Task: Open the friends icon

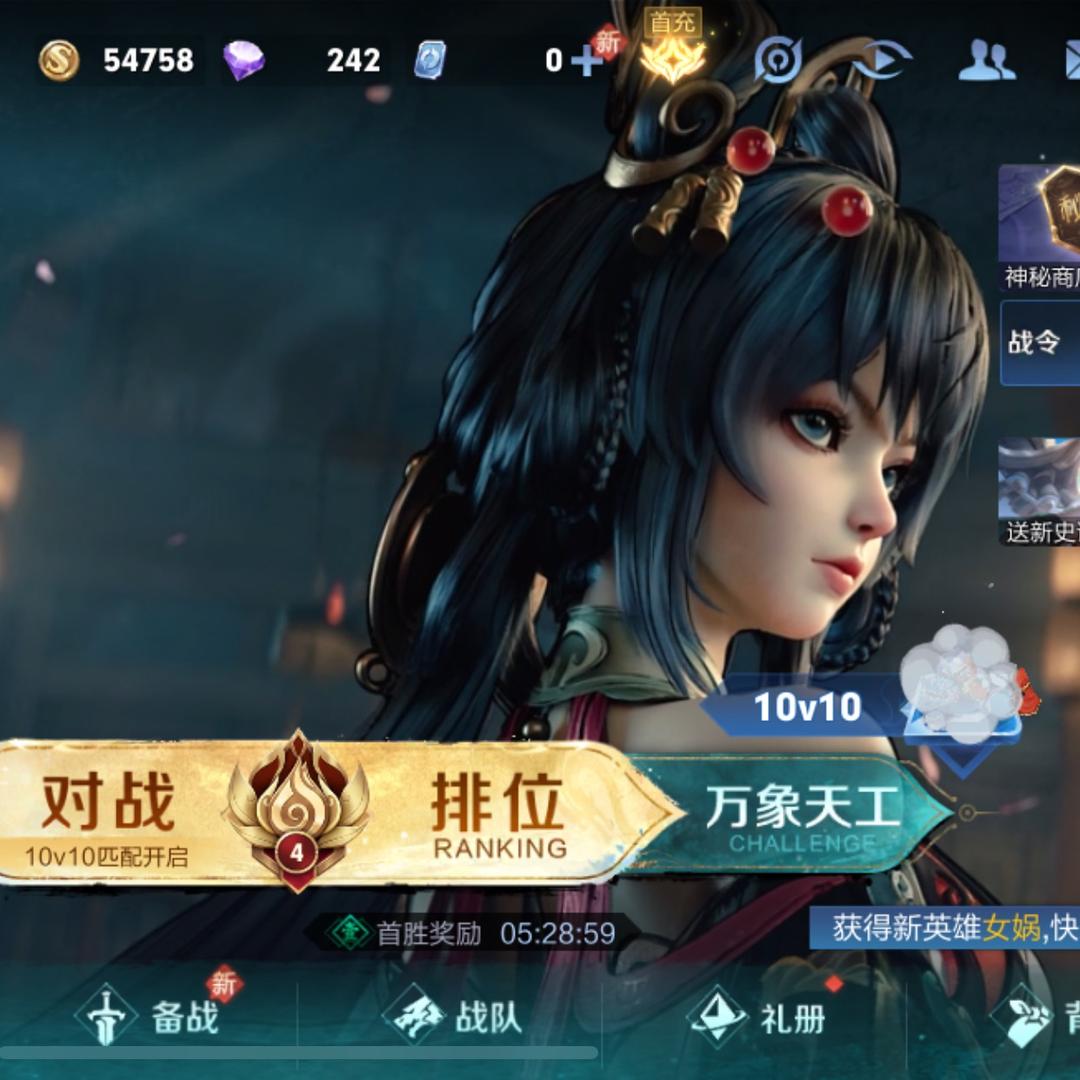Action: [986, 61]
